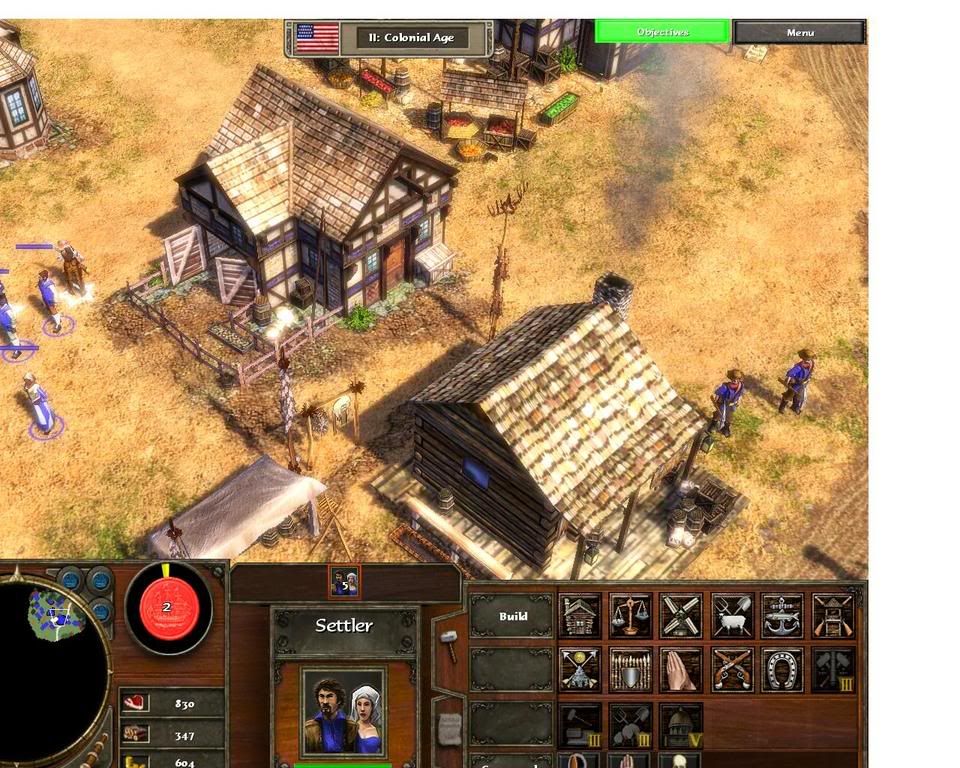960x768 pixels.
Task: Build a Stable with the horseshoe icon
Action: pos(782,670)
